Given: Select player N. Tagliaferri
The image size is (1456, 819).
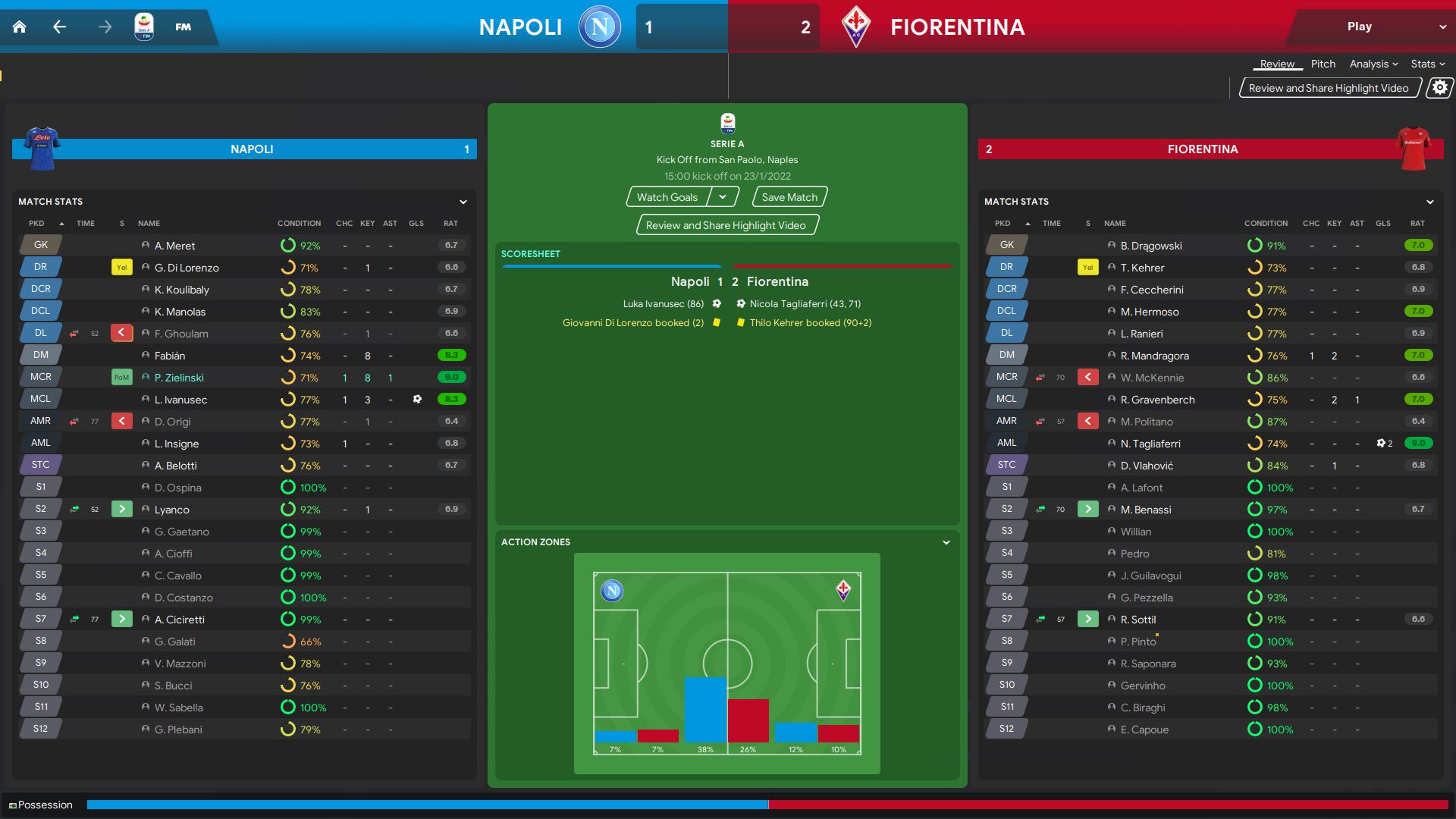Looking at the screenshot, I should tap(1150, 444).
